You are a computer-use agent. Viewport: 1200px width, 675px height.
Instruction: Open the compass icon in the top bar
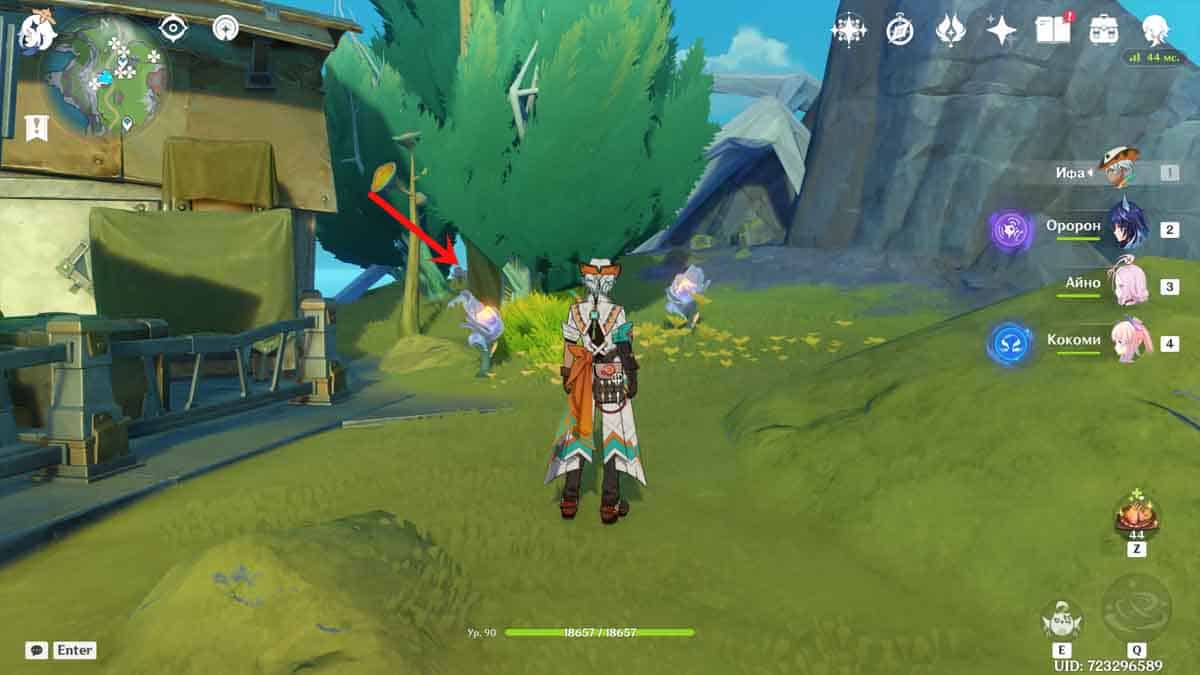coord(900,30)
